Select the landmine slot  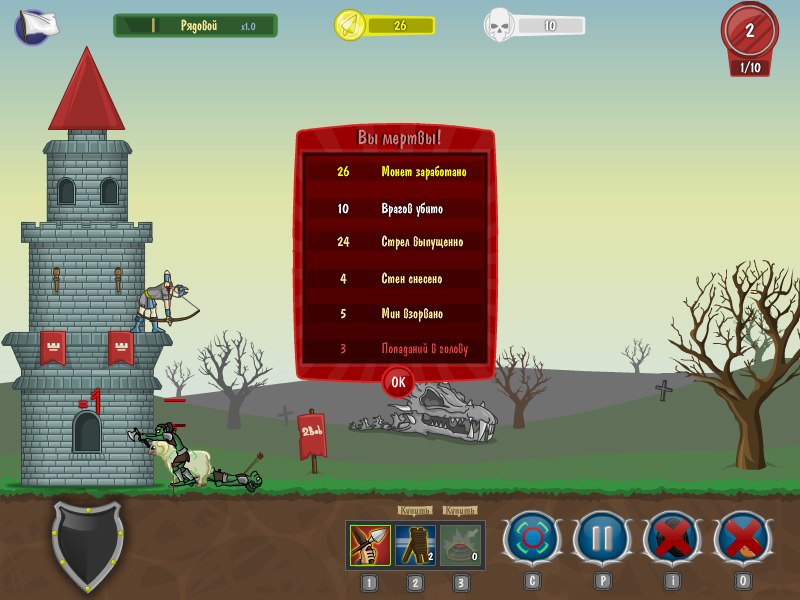(x=460, y=545)
